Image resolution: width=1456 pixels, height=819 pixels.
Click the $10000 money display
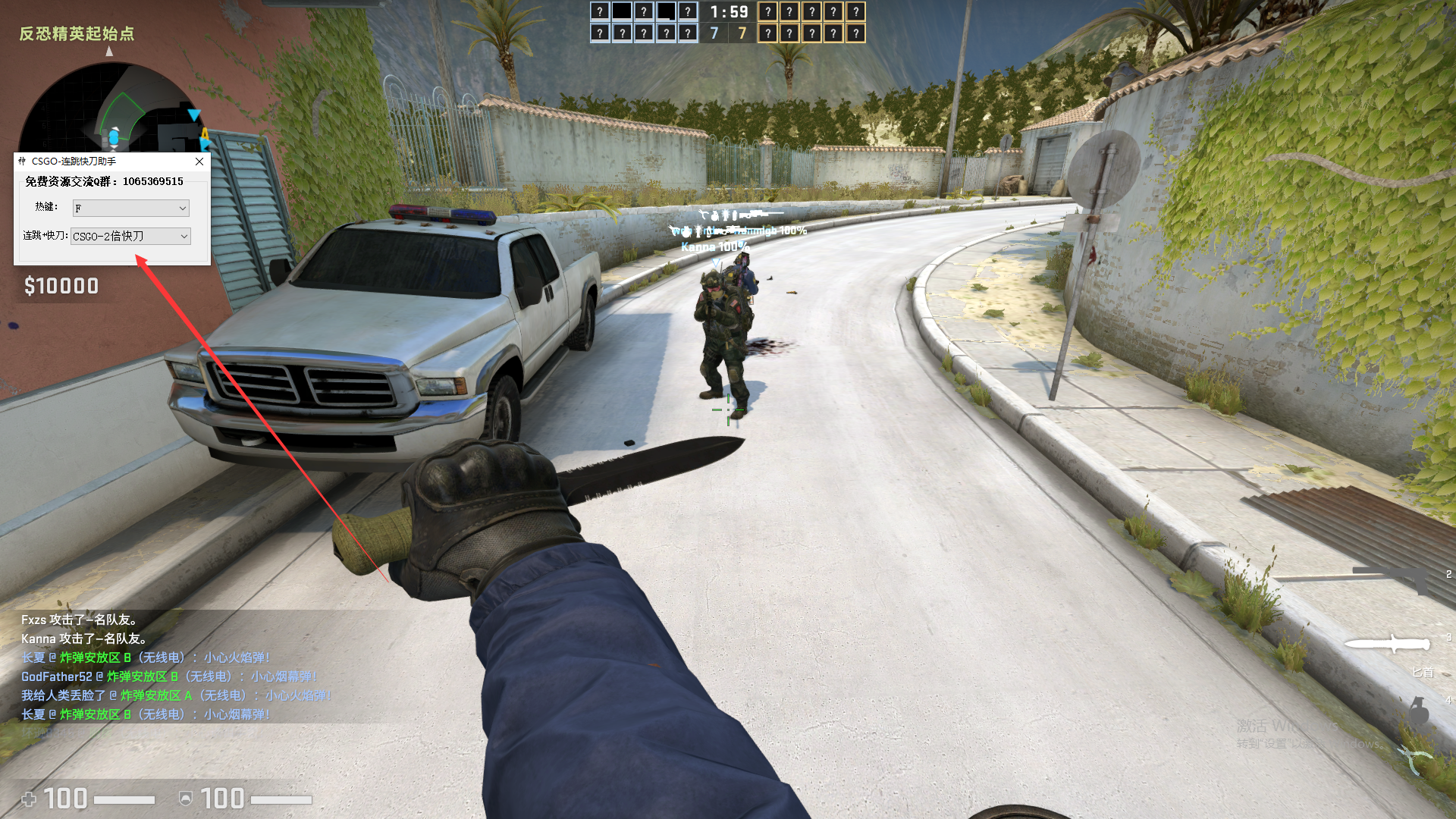pos(61,286)
